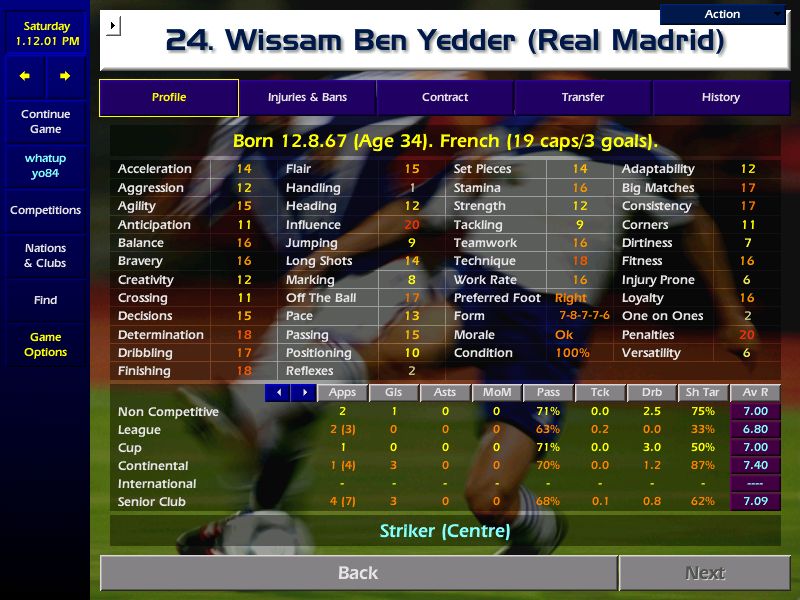
Task: Click the Back button
Action: pos(358,573)
